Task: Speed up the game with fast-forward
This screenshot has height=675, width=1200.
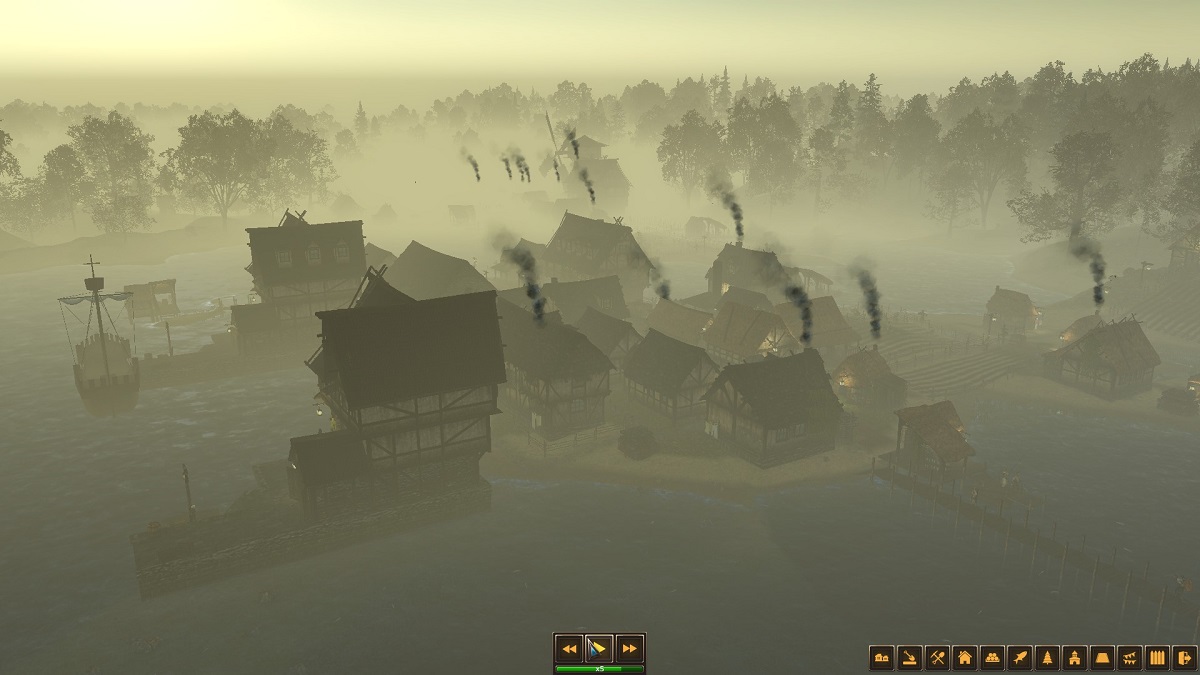Action: coord(629,648)
